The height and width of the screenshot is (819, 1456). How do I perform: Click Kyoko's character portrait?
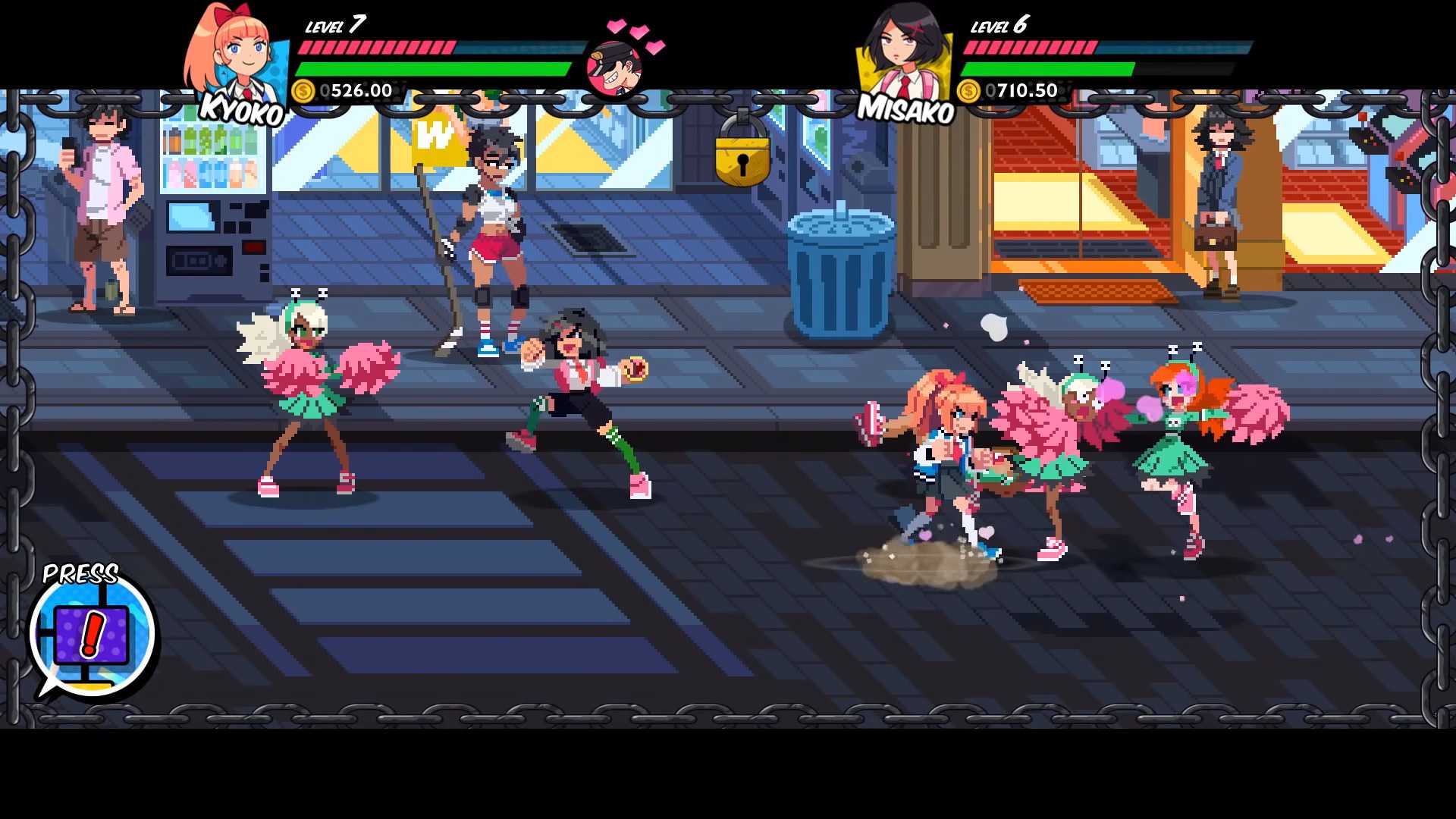point(235,57)
